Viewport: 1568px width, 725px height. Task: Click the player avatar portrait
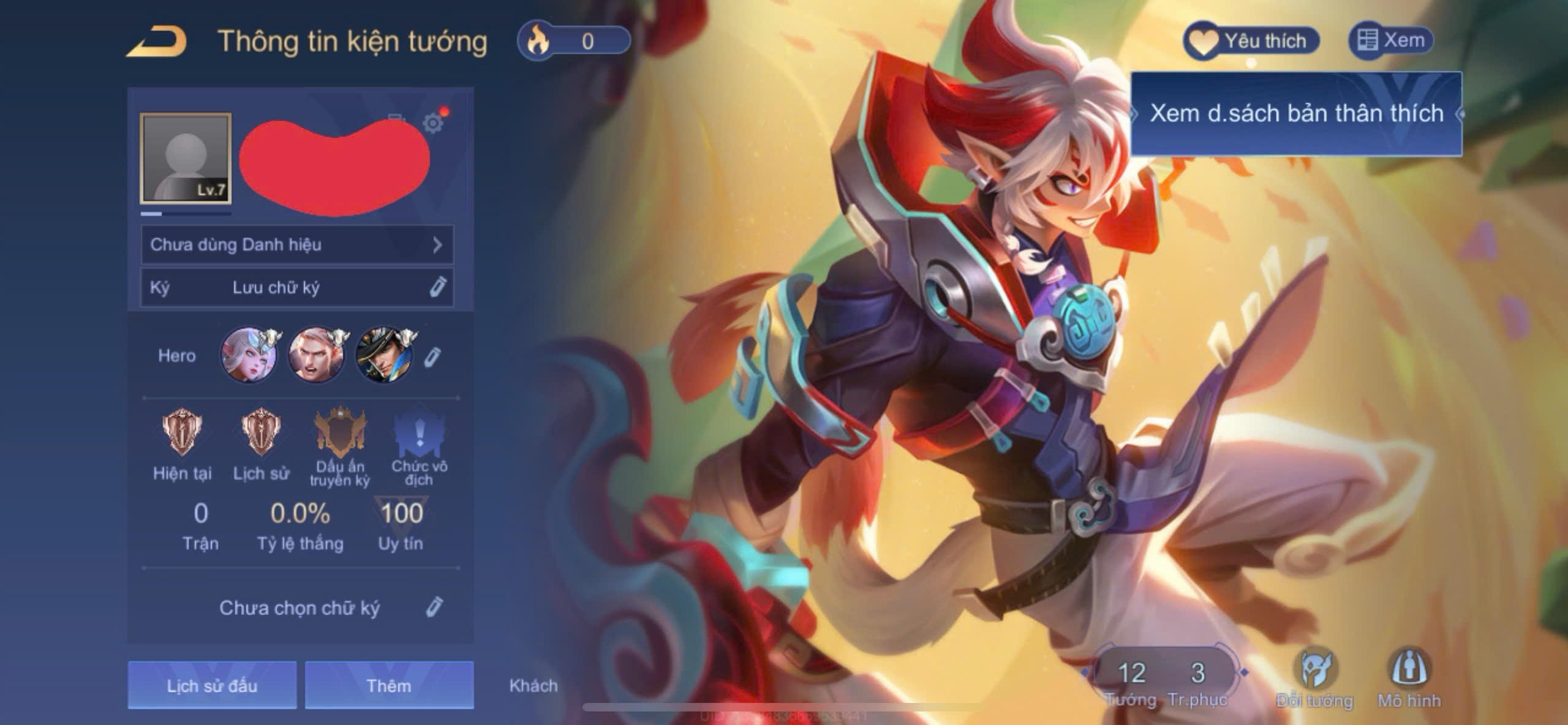tap(186, 158)
